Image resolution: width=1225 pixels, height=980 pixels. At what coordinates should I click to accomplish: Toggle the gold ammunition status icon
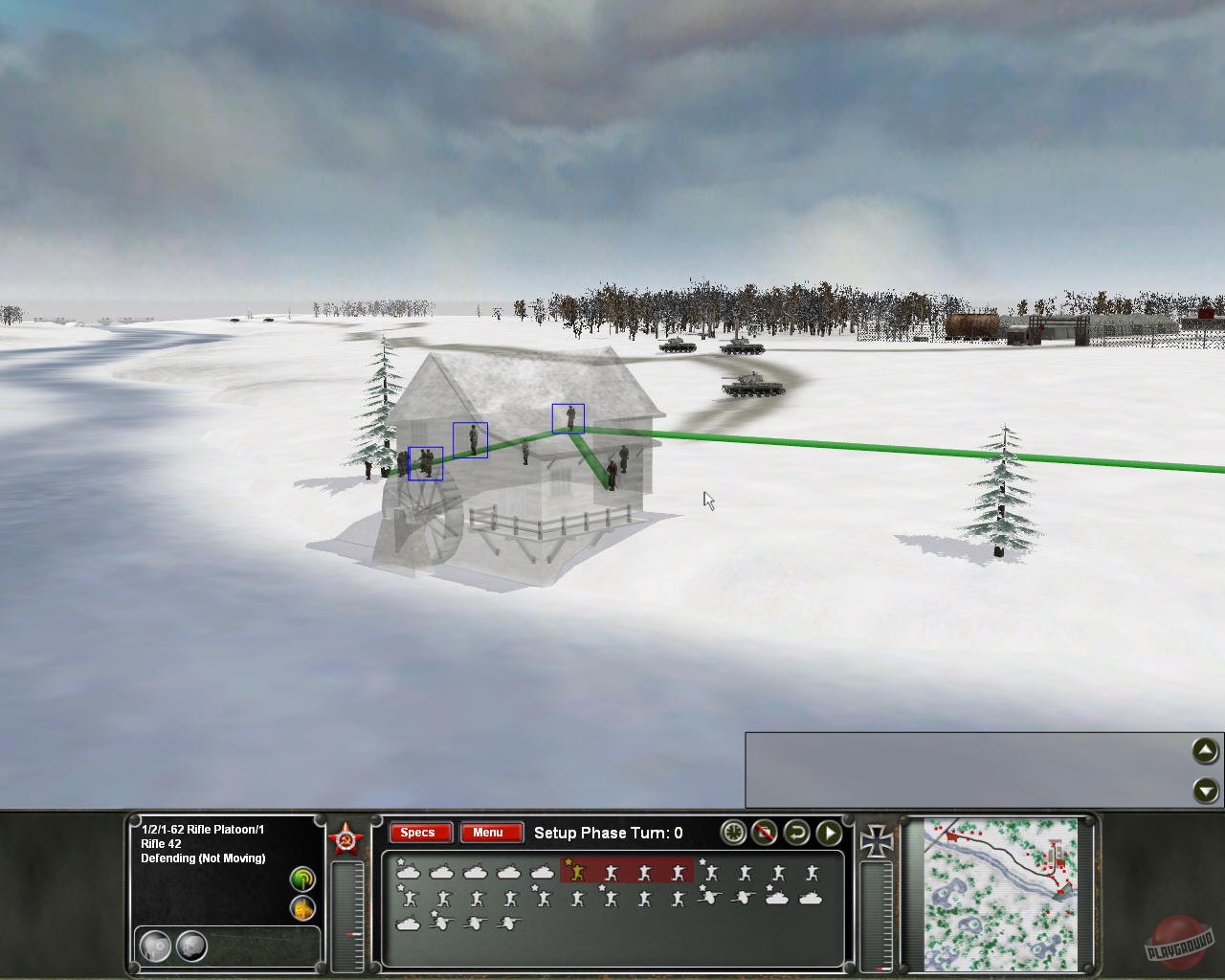pos(302,907)
